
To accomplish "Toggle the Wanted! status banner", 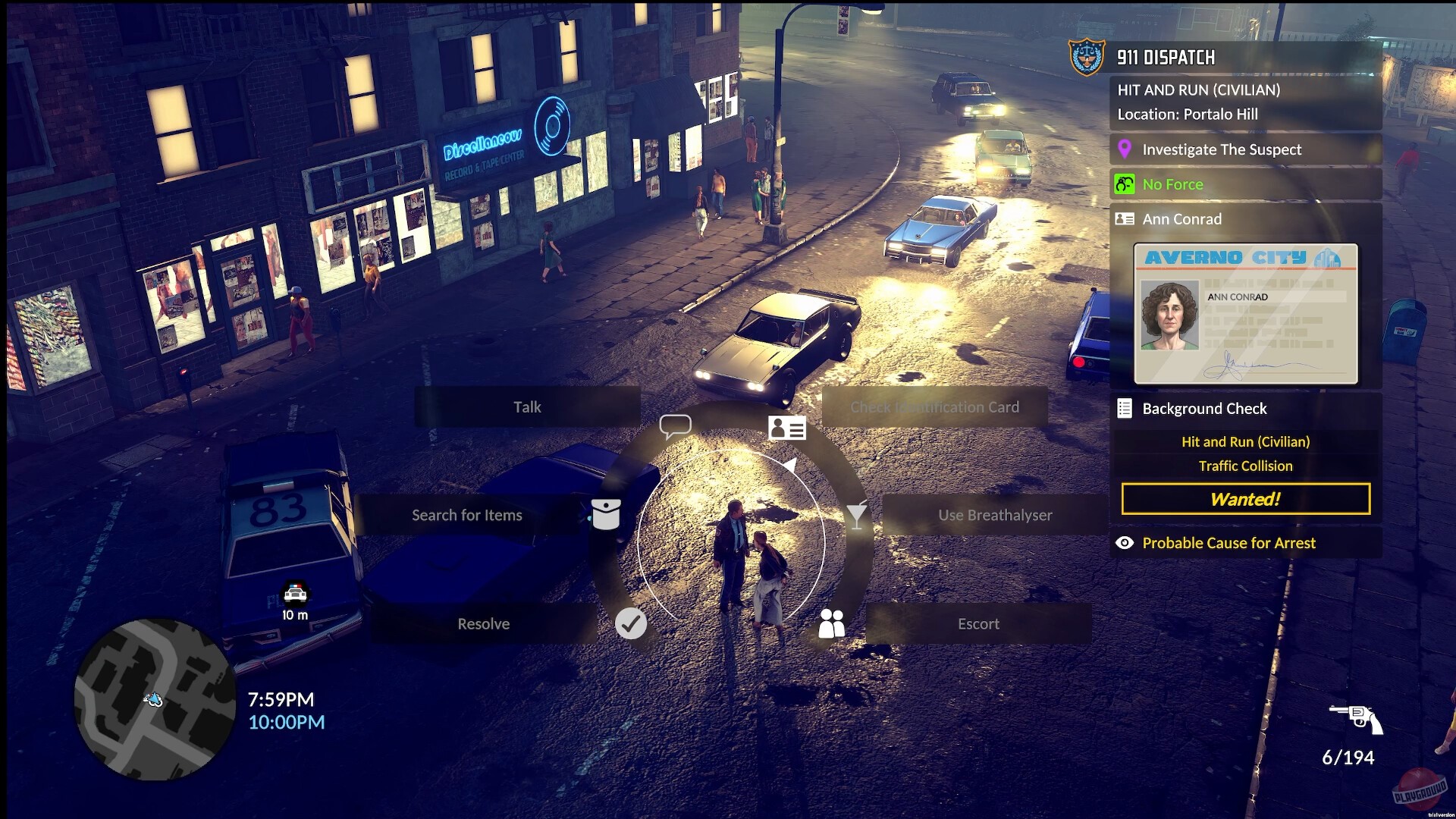I will (x=1244, y=498).
